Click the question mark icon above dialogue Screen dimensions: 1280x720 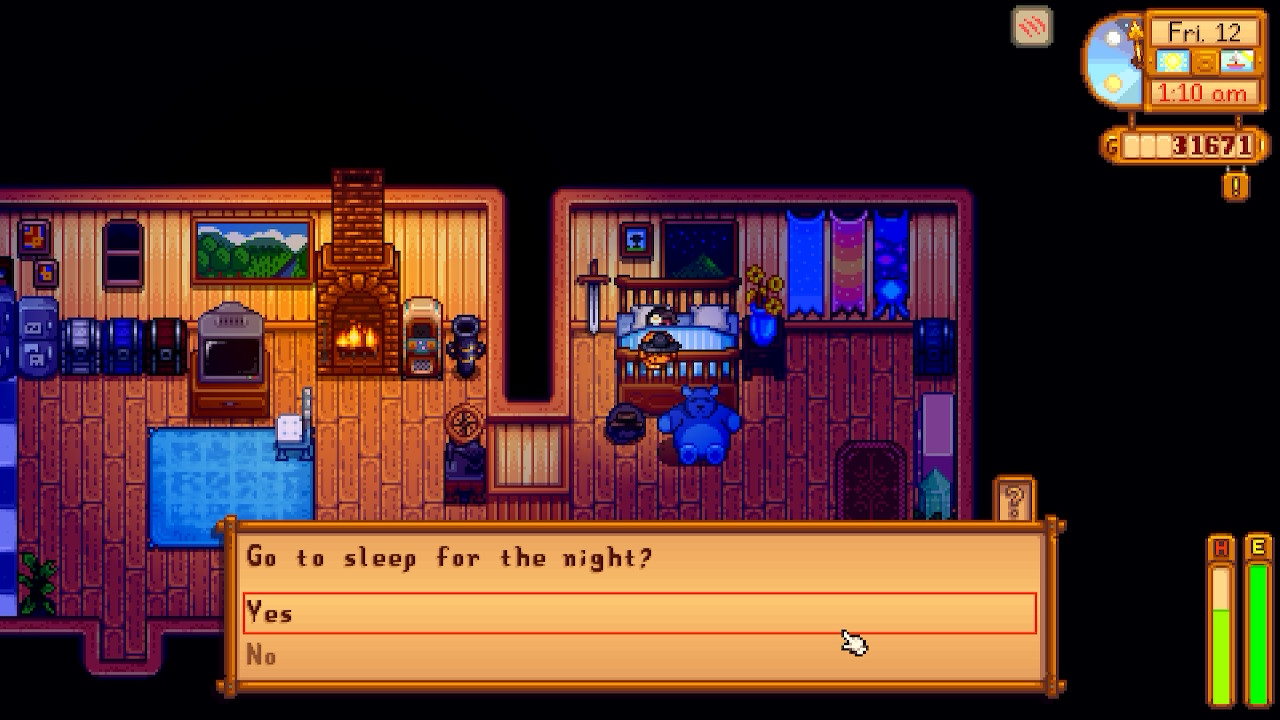(1013, 499)
